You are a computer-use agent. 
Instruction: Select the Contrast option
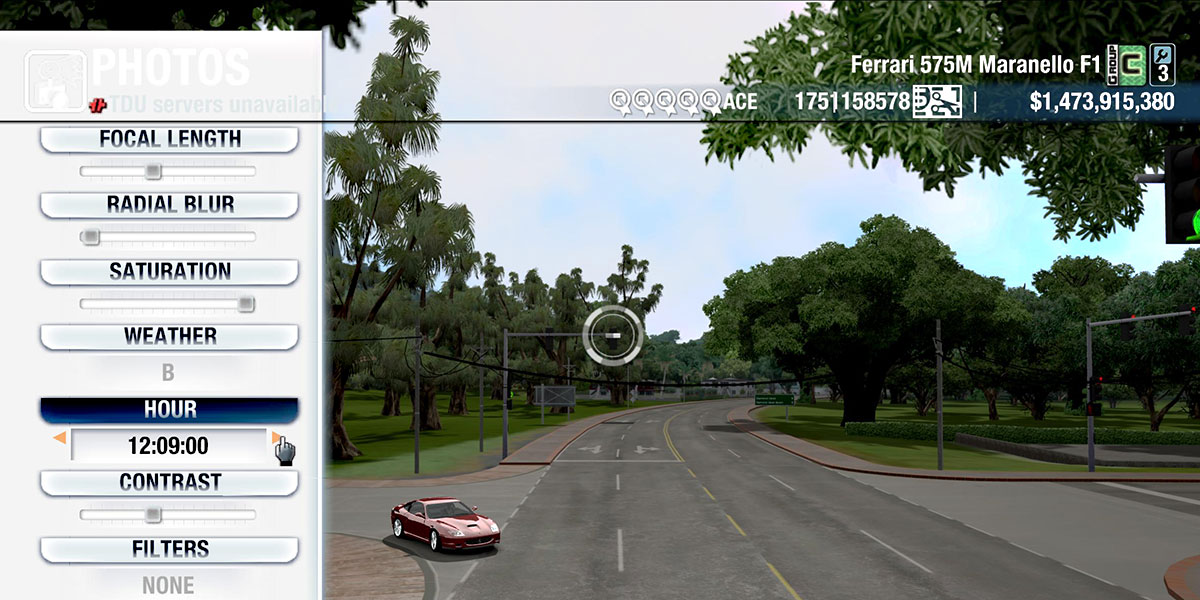(169, 483)
